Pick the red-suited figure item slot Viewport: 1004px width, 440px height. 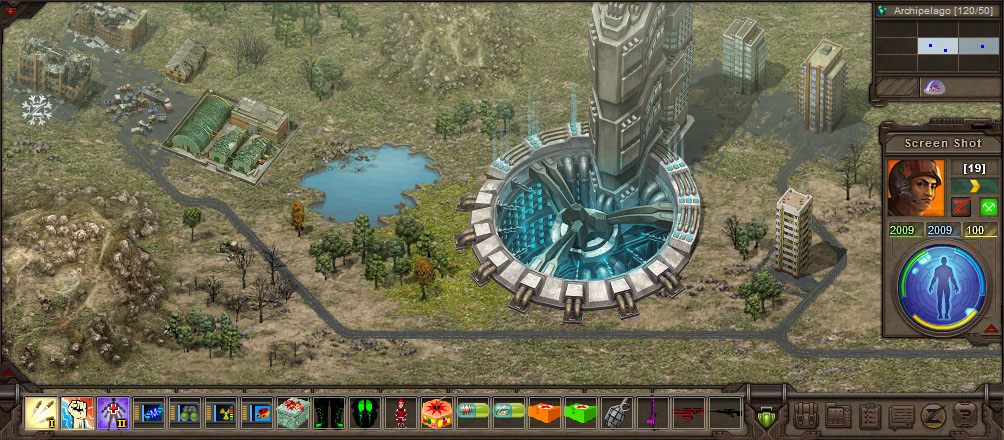pos(400,412)
